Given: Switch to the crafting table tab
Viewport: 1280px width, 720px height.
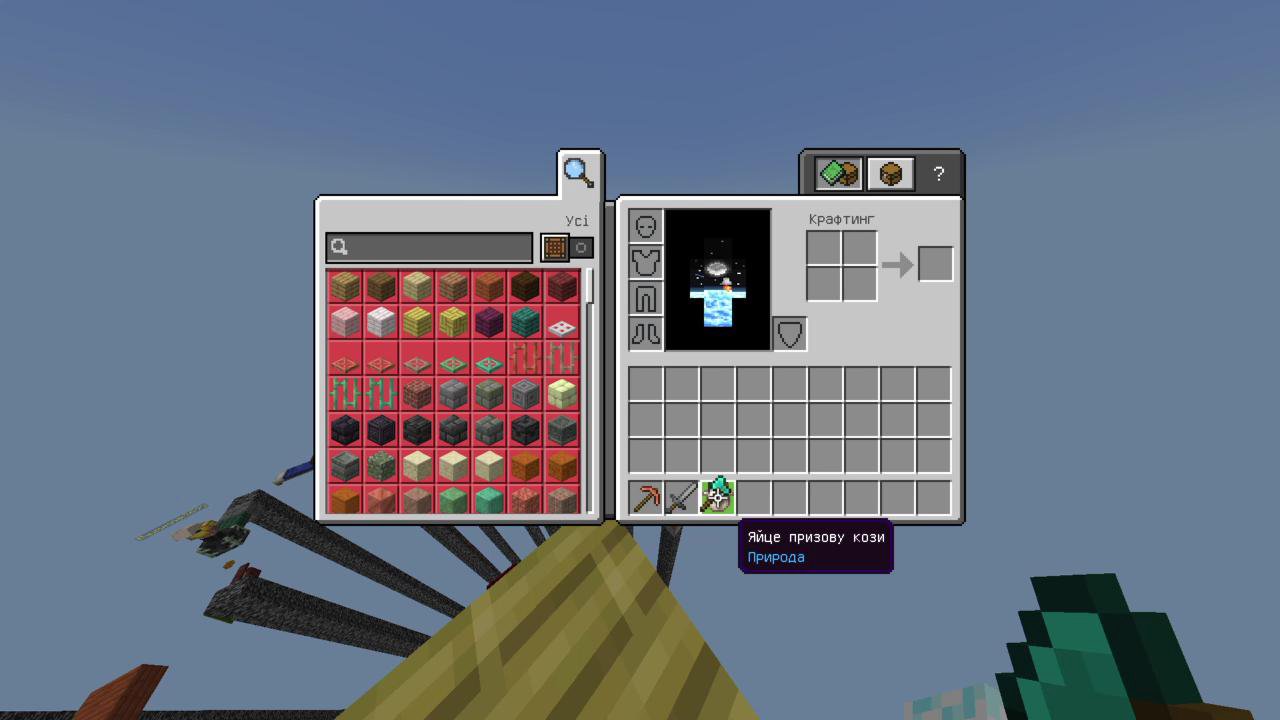Looking at the screenshot, I should (889, 172).
